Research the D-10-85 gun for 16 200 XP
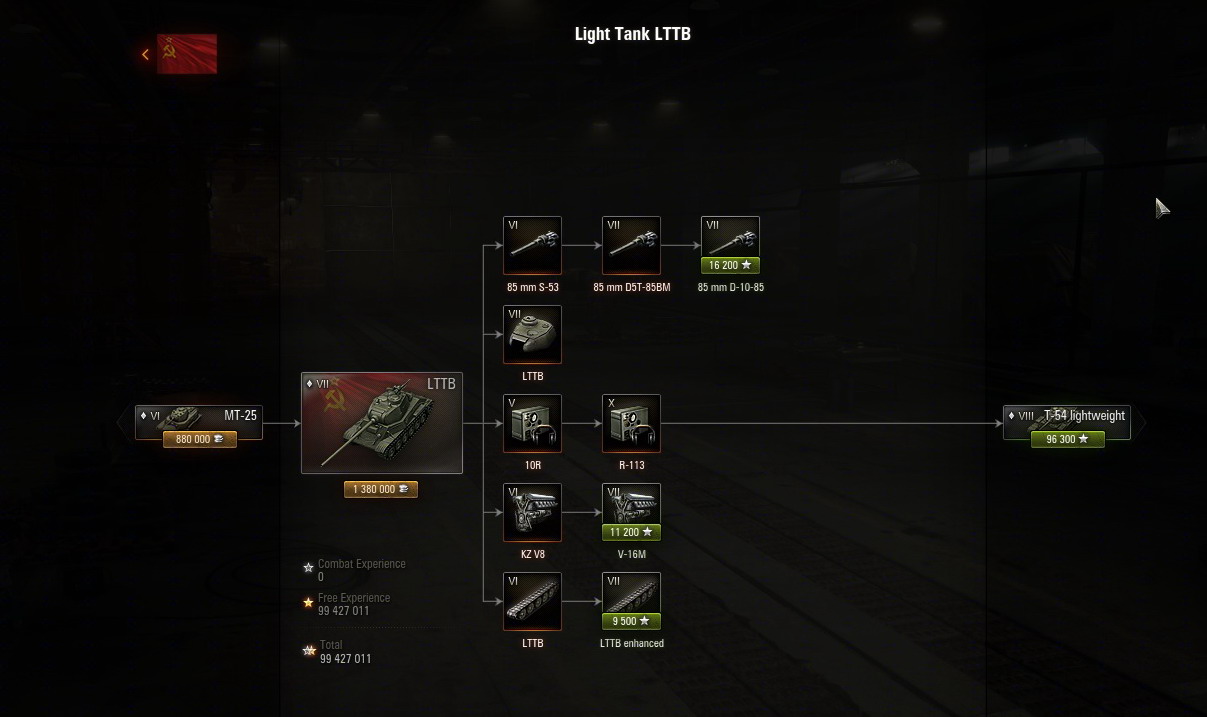1207x717 pixels. click(730, 266)
